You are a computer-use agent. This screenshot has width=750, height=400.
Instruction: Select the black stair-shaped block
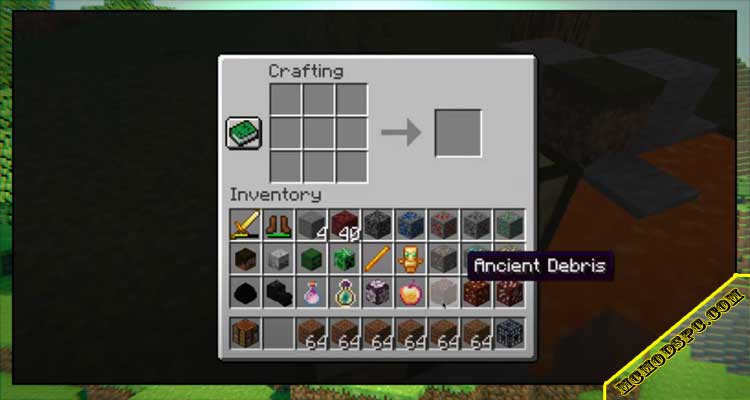[x=279, y=293]
